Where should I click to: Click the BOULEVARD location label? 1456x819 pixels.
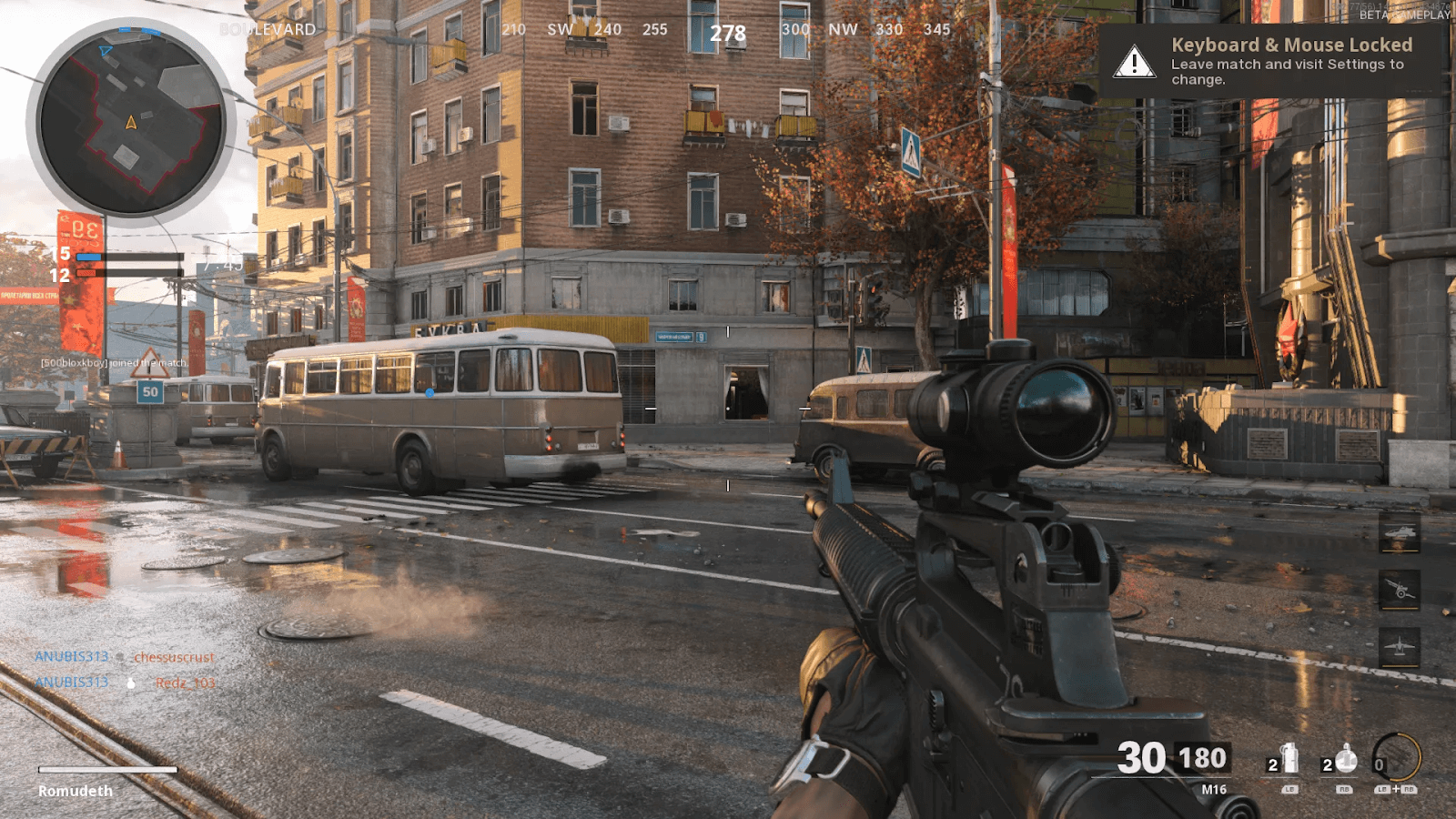click(266, 29)
